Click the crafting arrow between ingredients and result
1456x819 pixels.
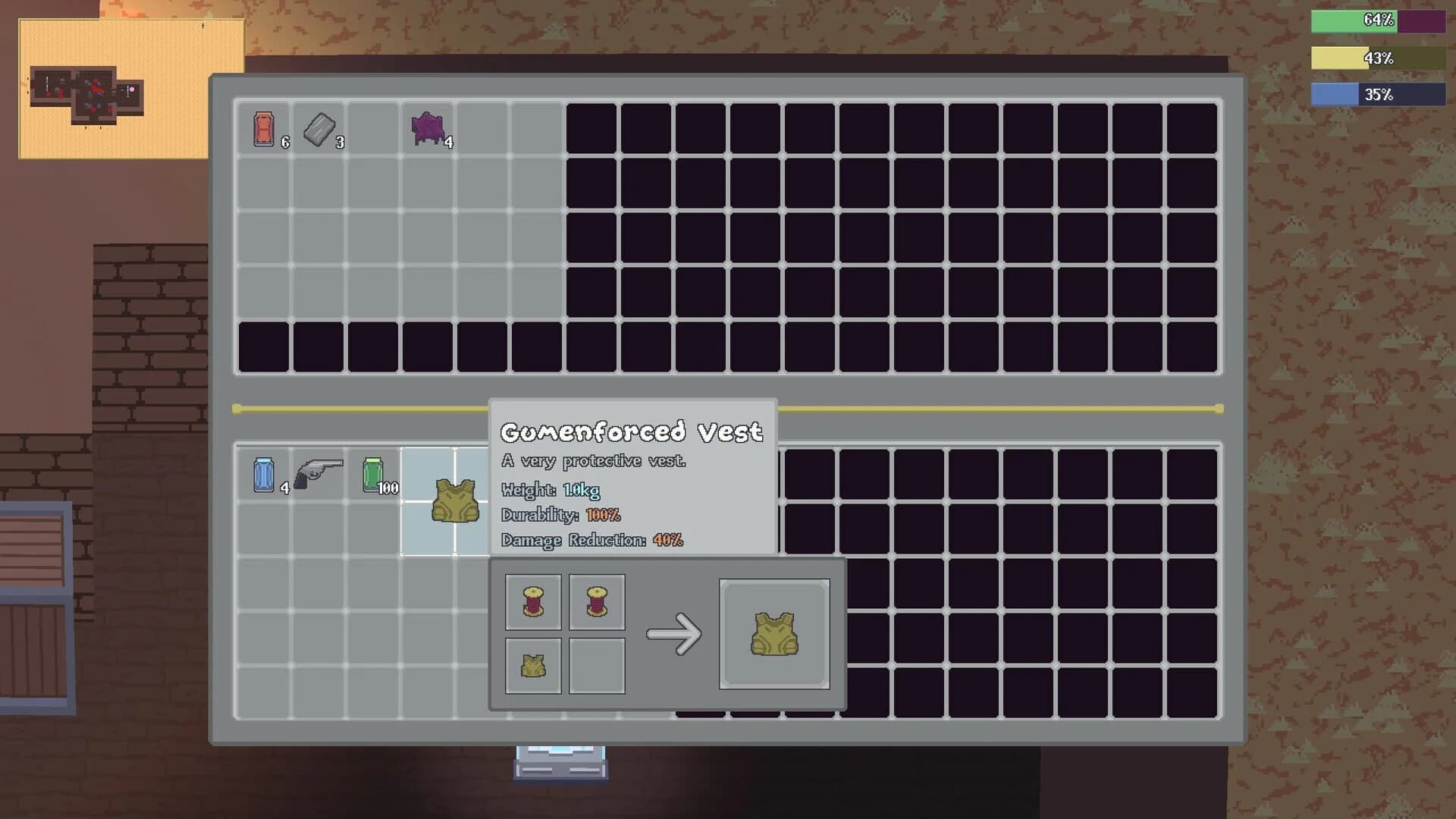coord(673,632)
